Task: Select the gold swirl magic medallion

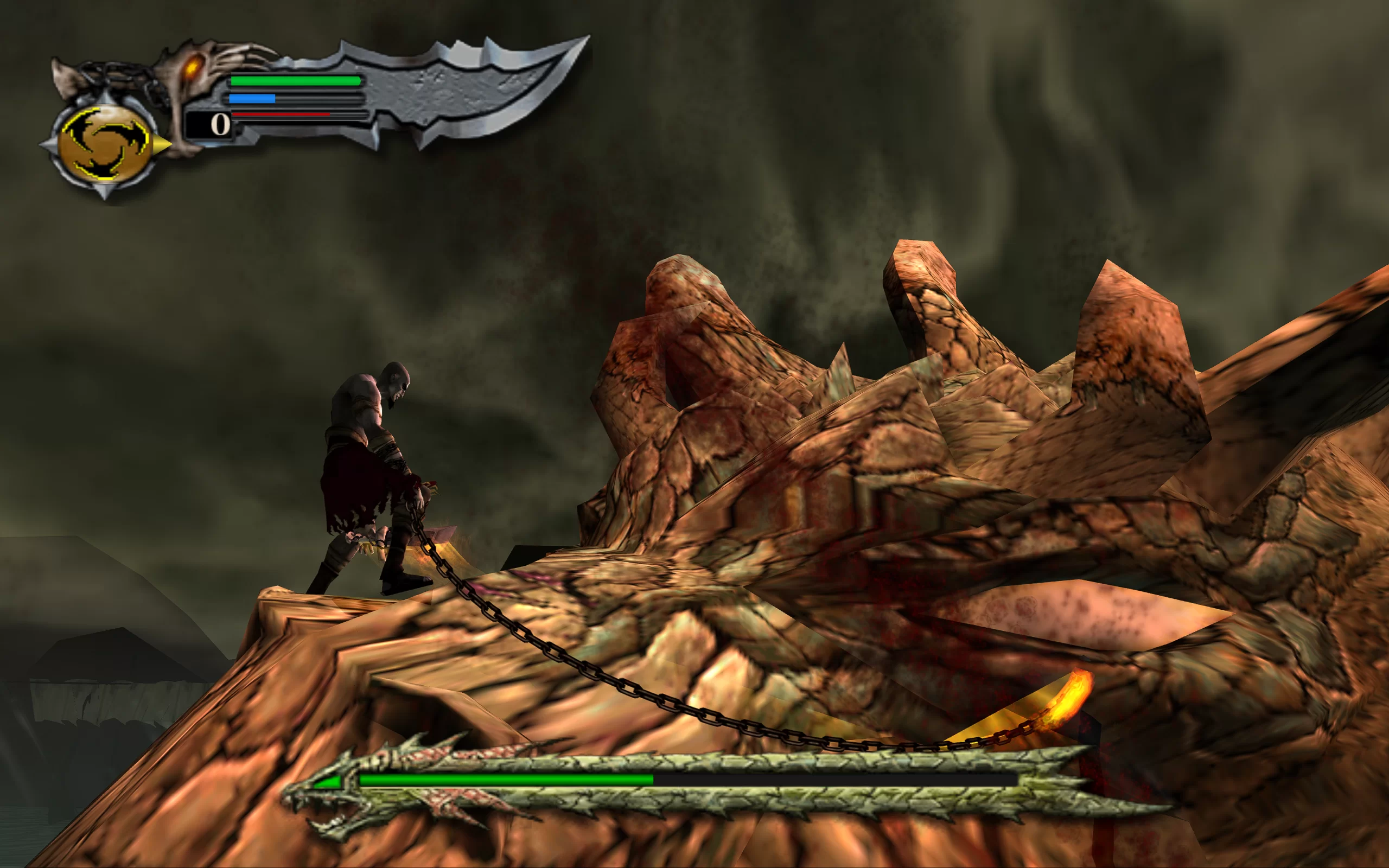Action: (104, 144)
